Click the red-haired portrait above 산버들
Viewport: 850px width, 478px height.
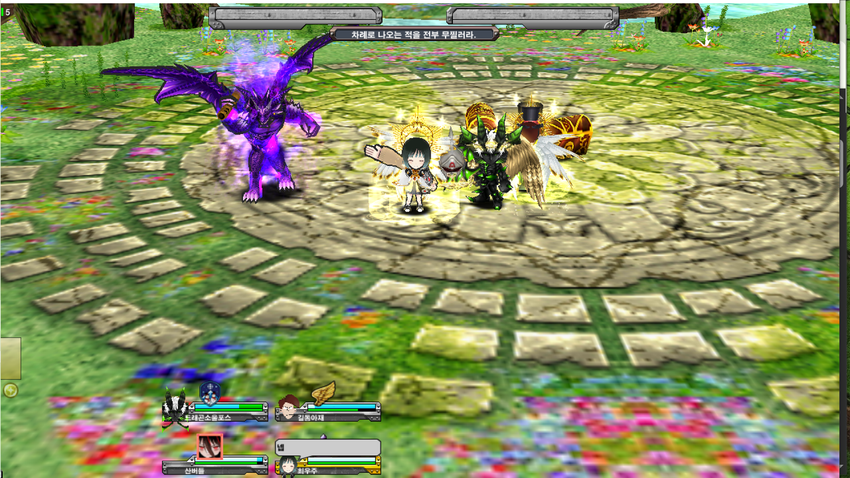point(209,446)
